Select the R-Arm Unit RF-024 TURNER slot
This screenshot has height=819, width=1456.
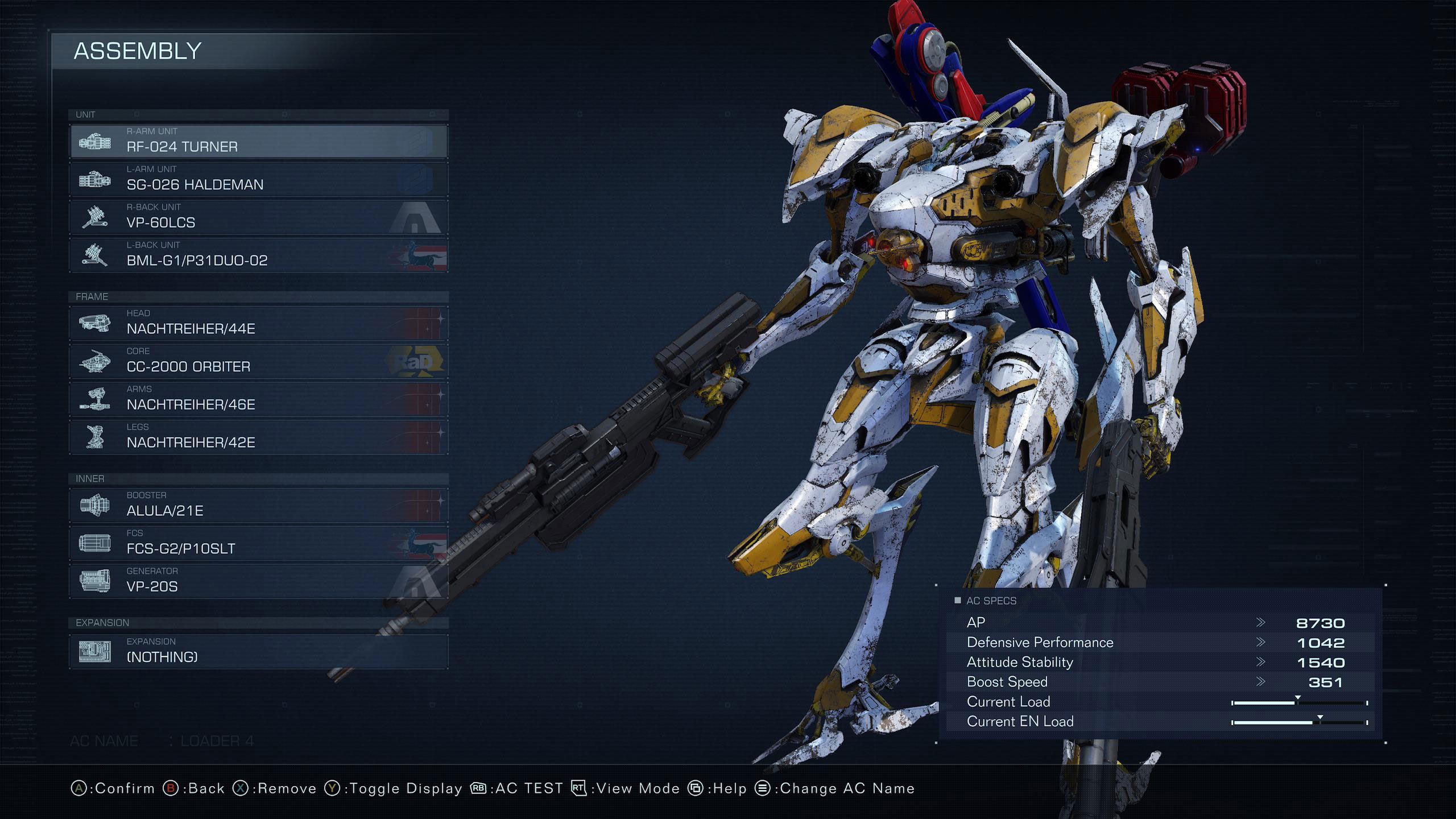(x=259, y=141)
